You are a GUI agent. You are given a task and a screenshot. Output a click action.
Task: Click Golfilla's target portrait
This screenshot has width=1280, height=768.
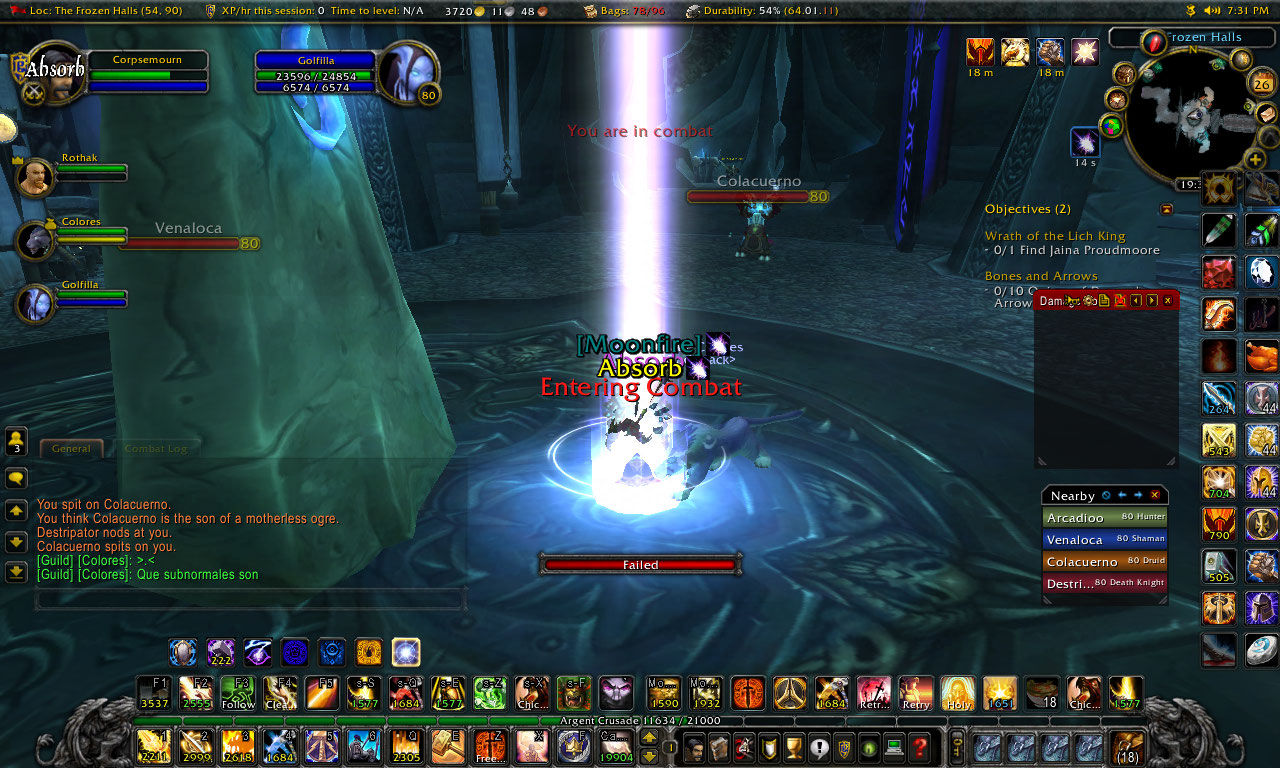coord(406,70)
